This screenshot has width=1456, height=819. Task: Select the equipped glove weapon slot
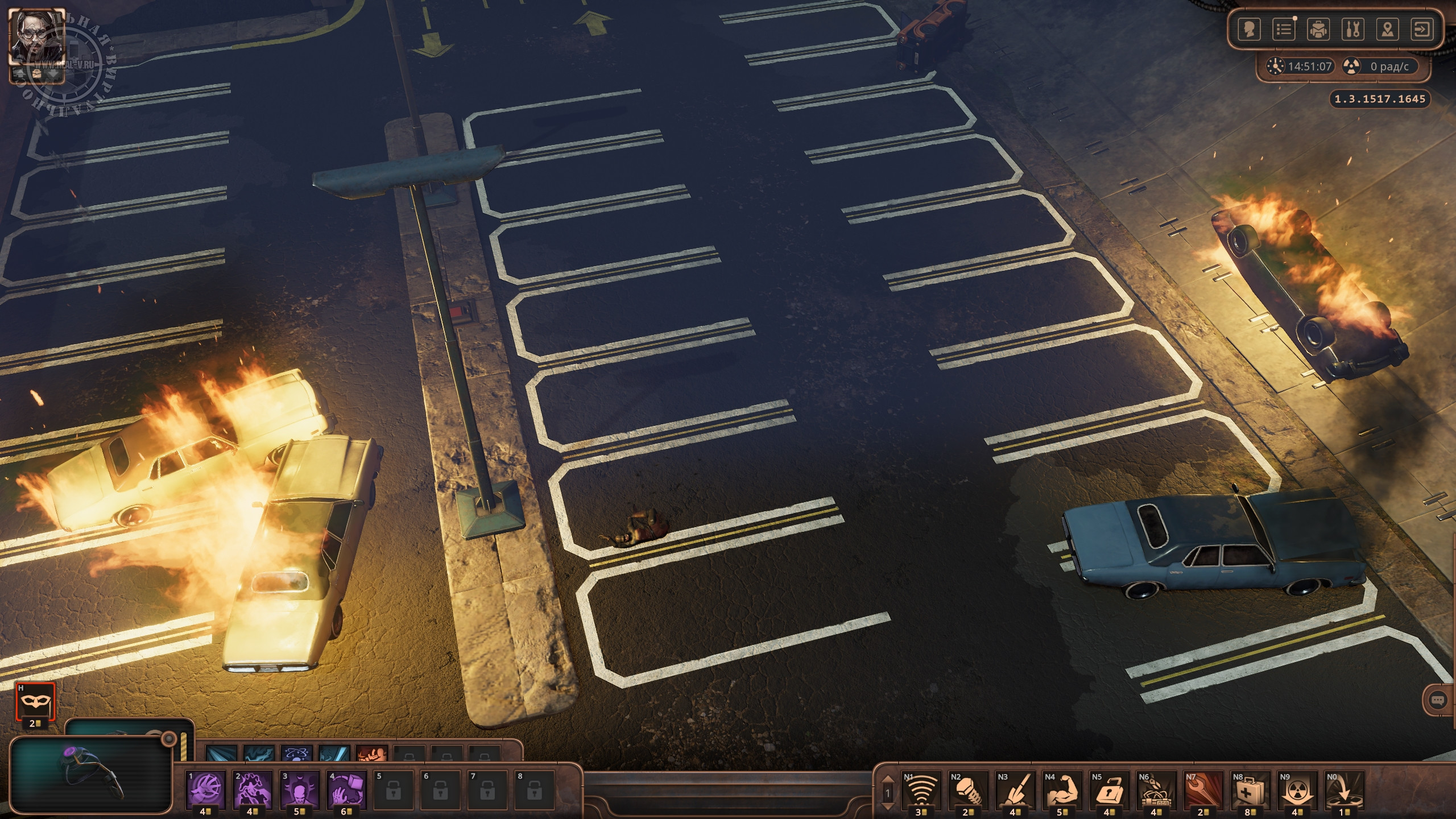pos(91,773)
